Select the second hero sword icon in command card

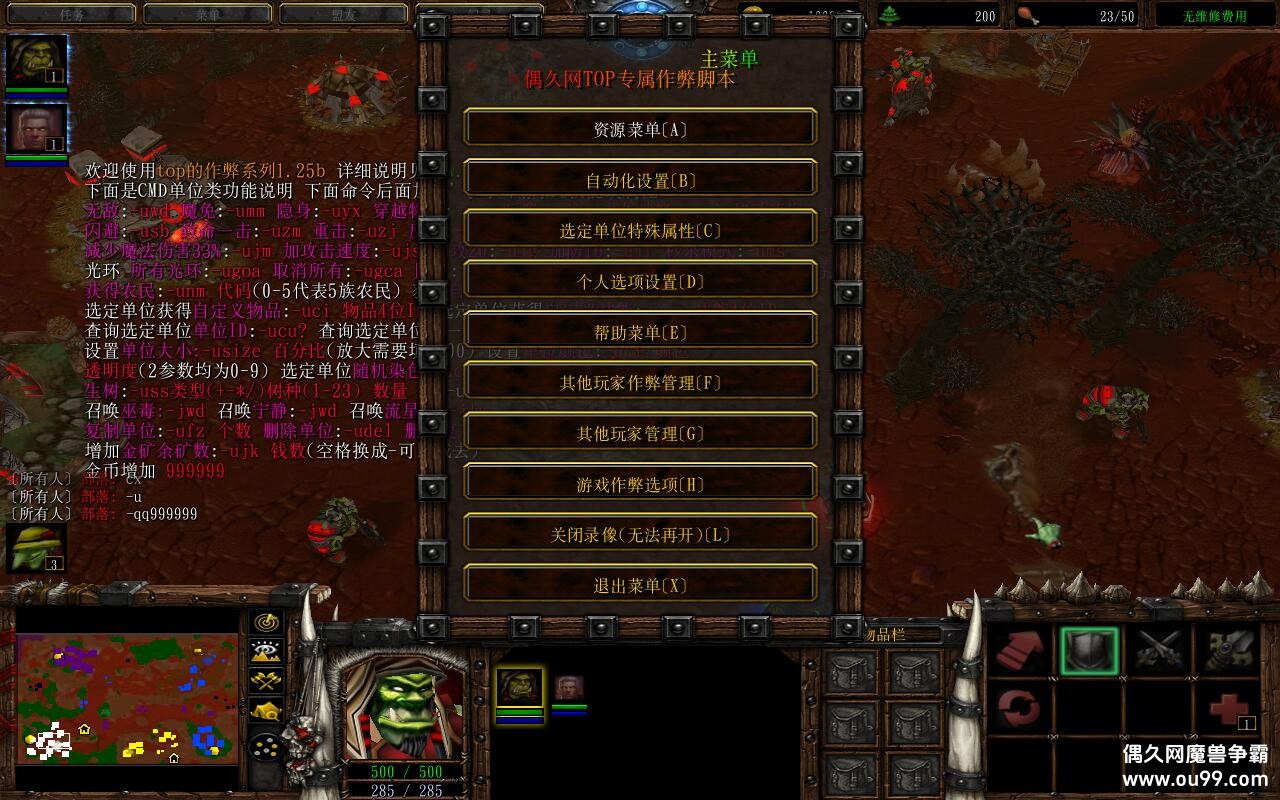coord(1230,650)
